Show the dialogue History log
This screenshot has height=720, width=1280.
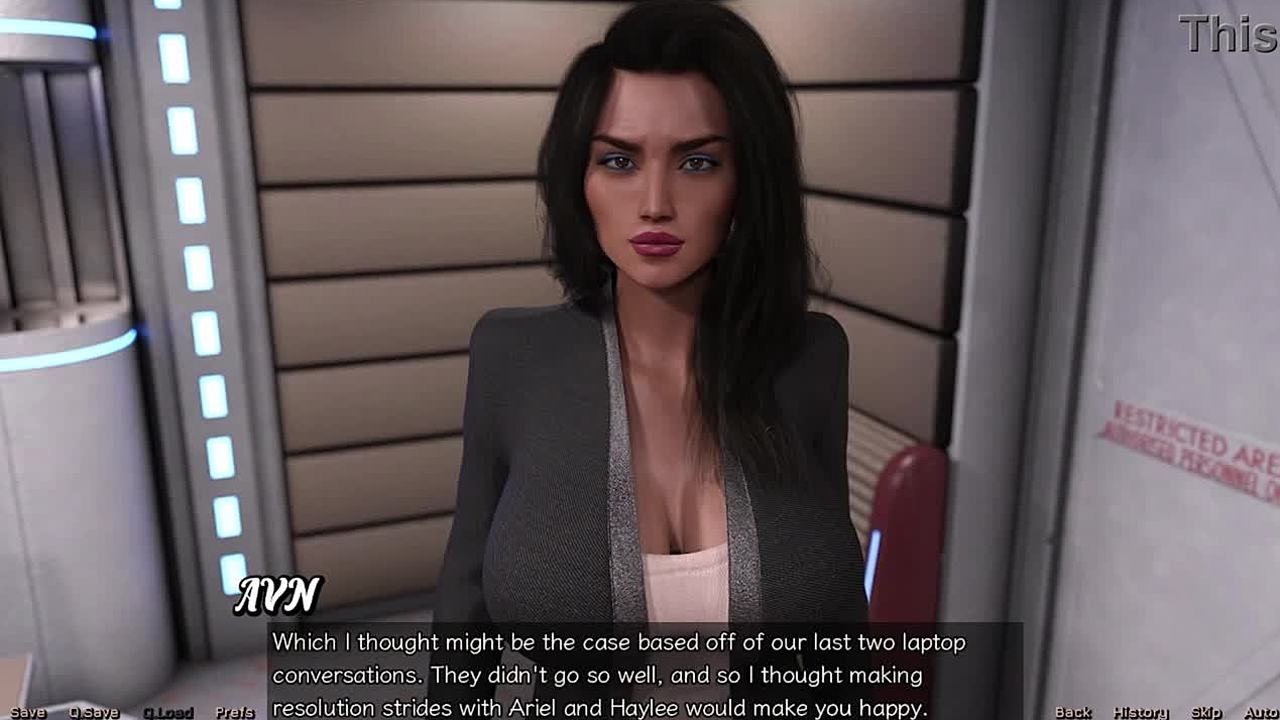click(x=1141, y=712)
